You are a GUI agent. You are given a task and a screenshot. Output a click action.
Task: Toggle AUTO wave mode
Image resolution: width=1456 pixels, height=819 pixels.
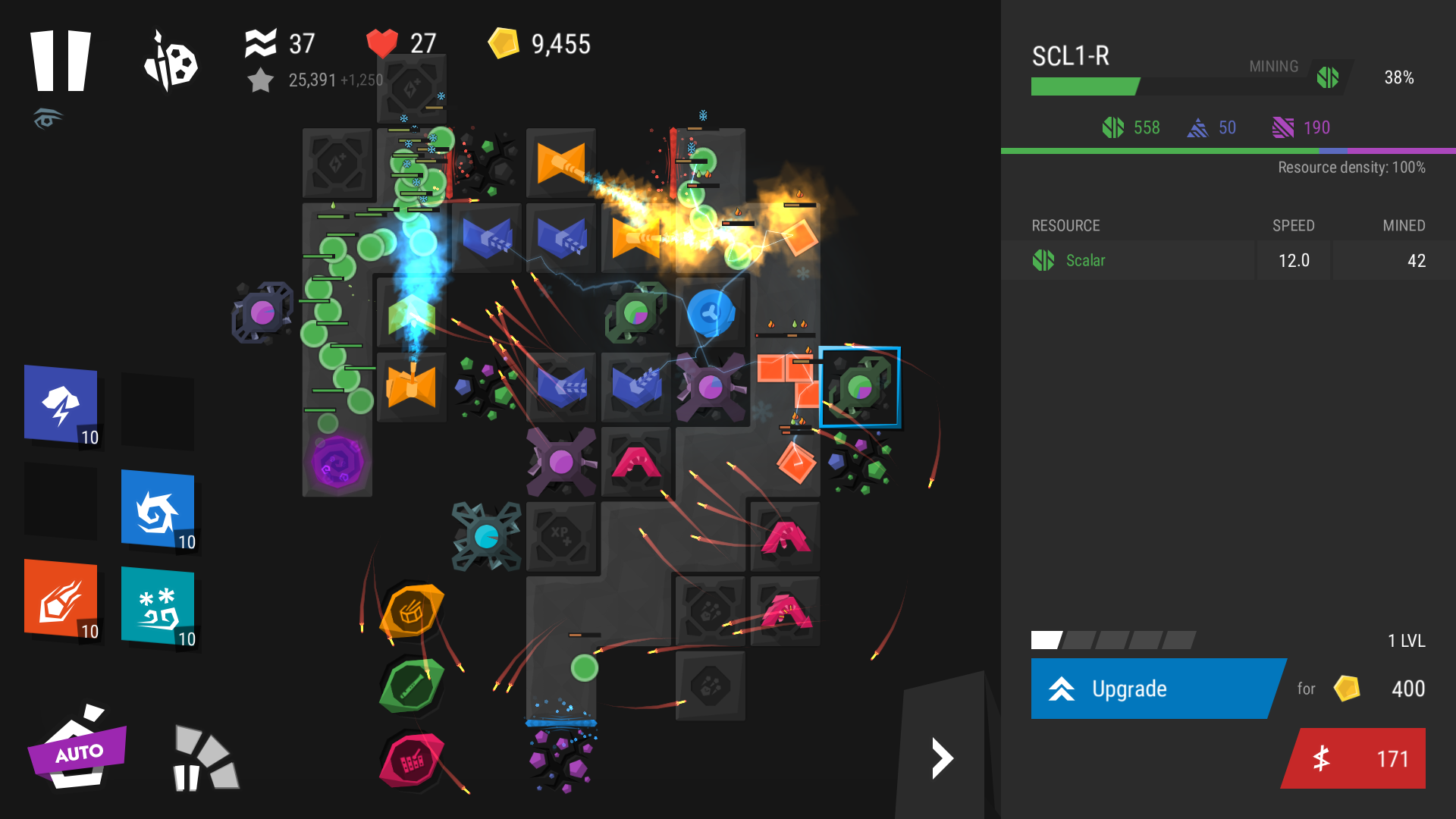tap(78, 752)
